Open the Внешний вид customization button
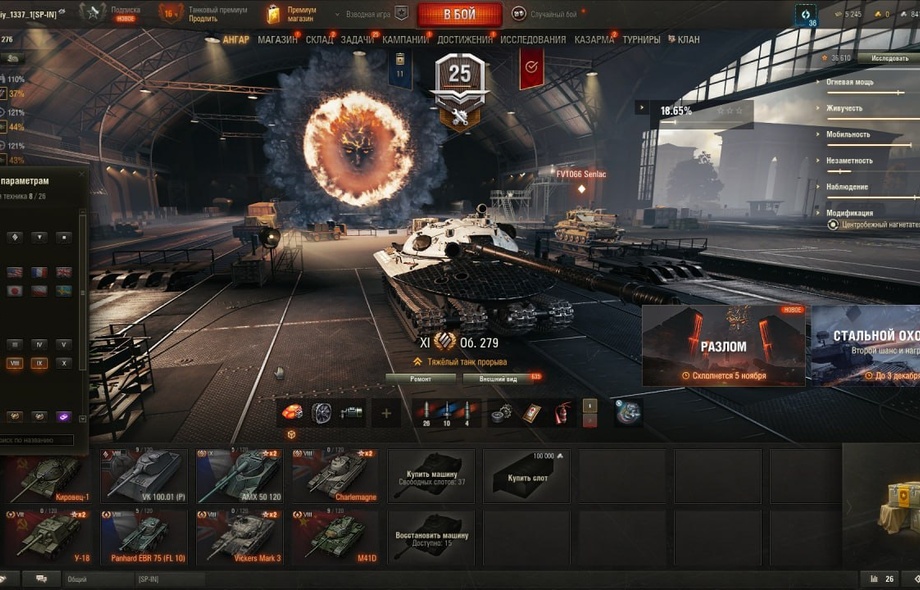Viewport: 920px width, 590px height. tap(498, 378)
